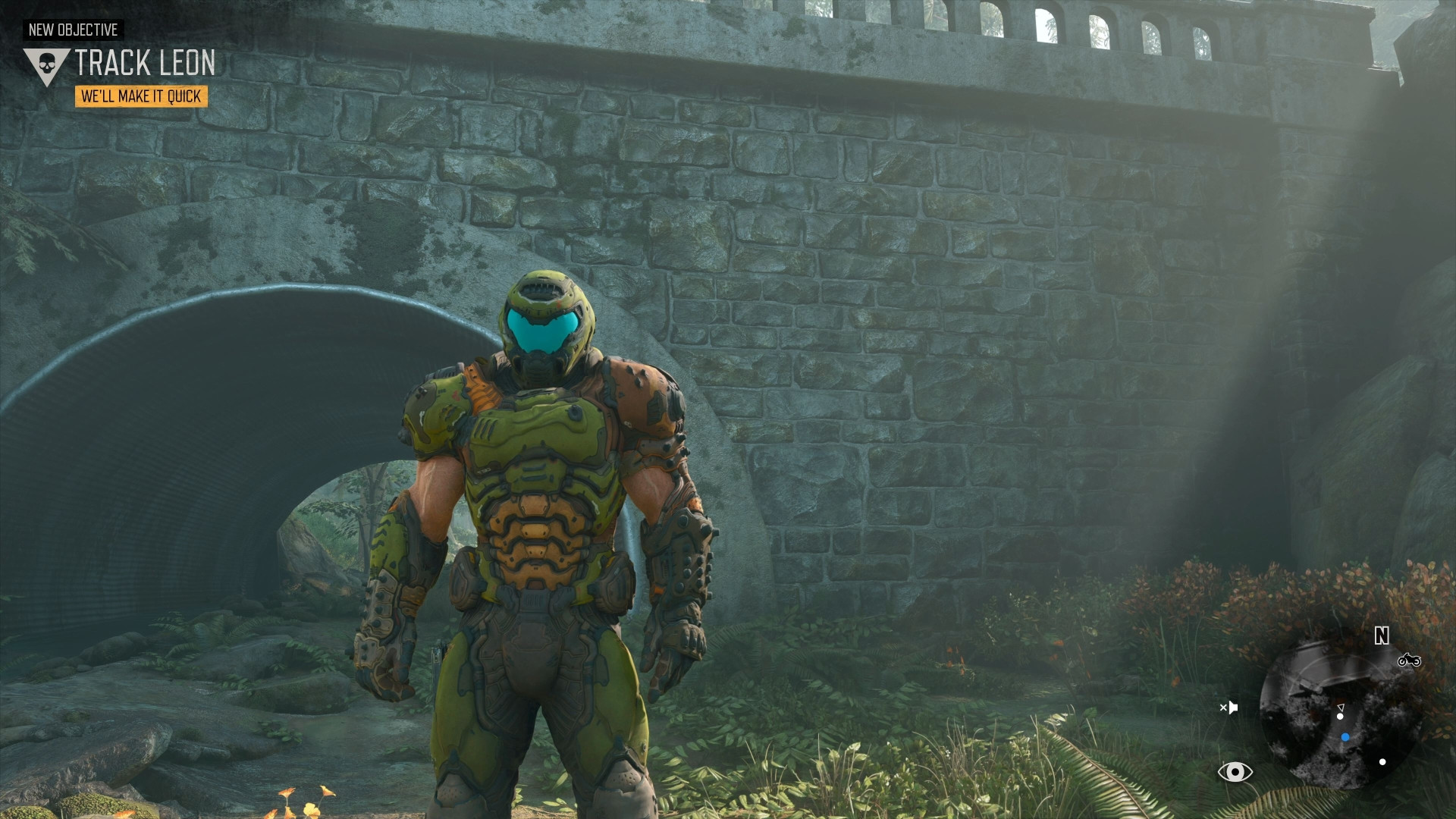Open the WE'LL MAKE IT QUICK subtitle banner
Image resolution: width=1456 pixels, height=819 pixels.
tap(142, 97)
